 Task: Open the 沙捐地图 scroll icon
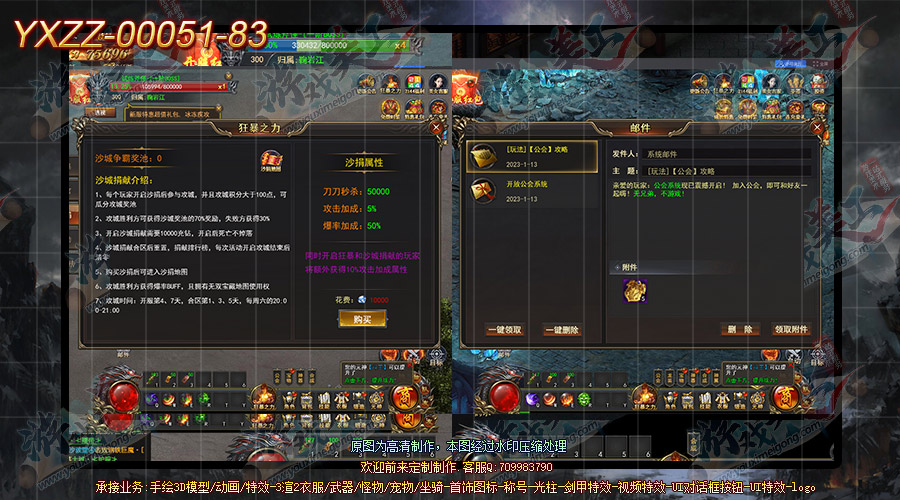tap(271, 161)
